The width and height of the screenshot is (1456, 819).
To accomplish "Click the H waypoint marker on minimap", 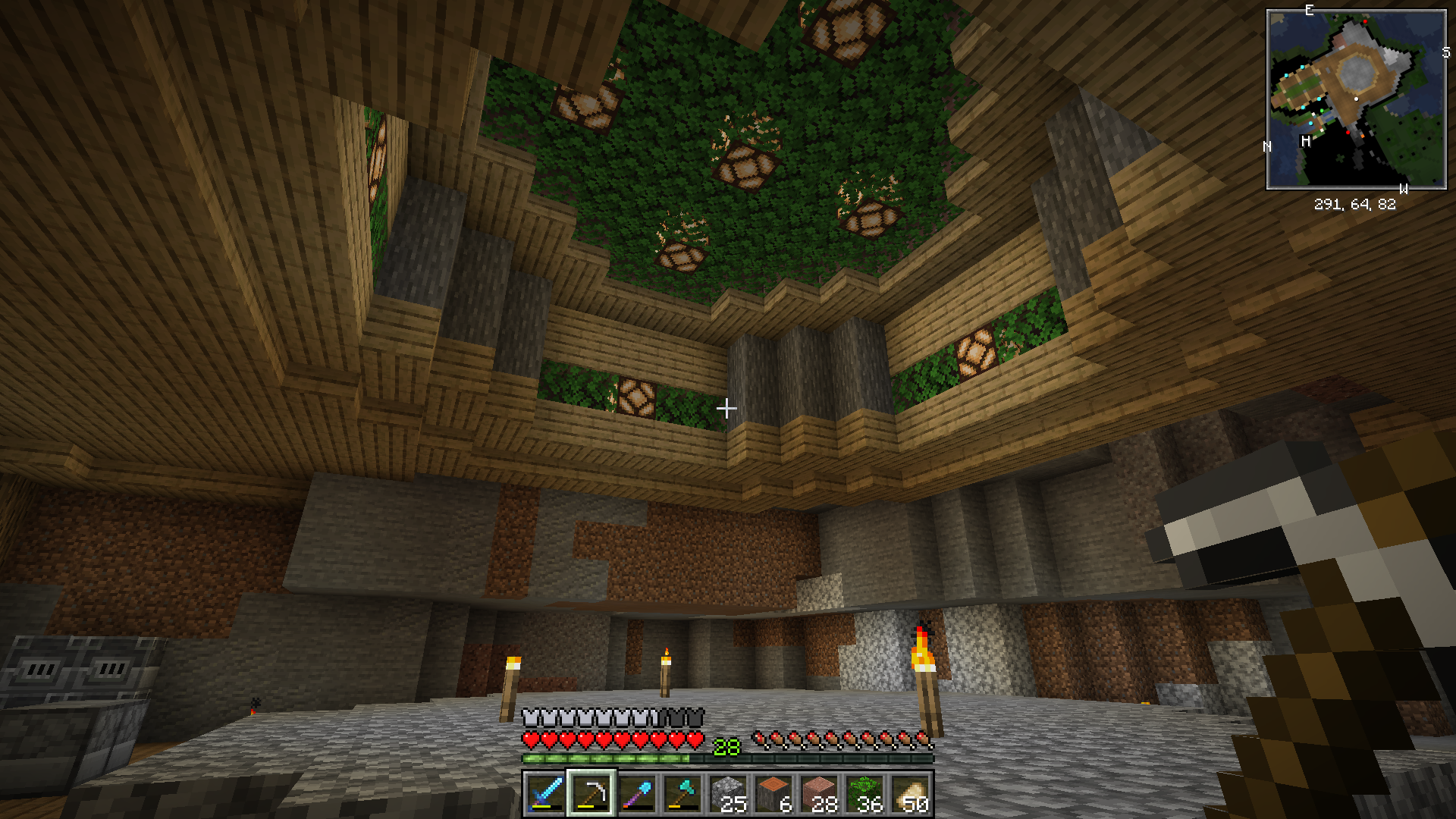I will click(1306, 141).
